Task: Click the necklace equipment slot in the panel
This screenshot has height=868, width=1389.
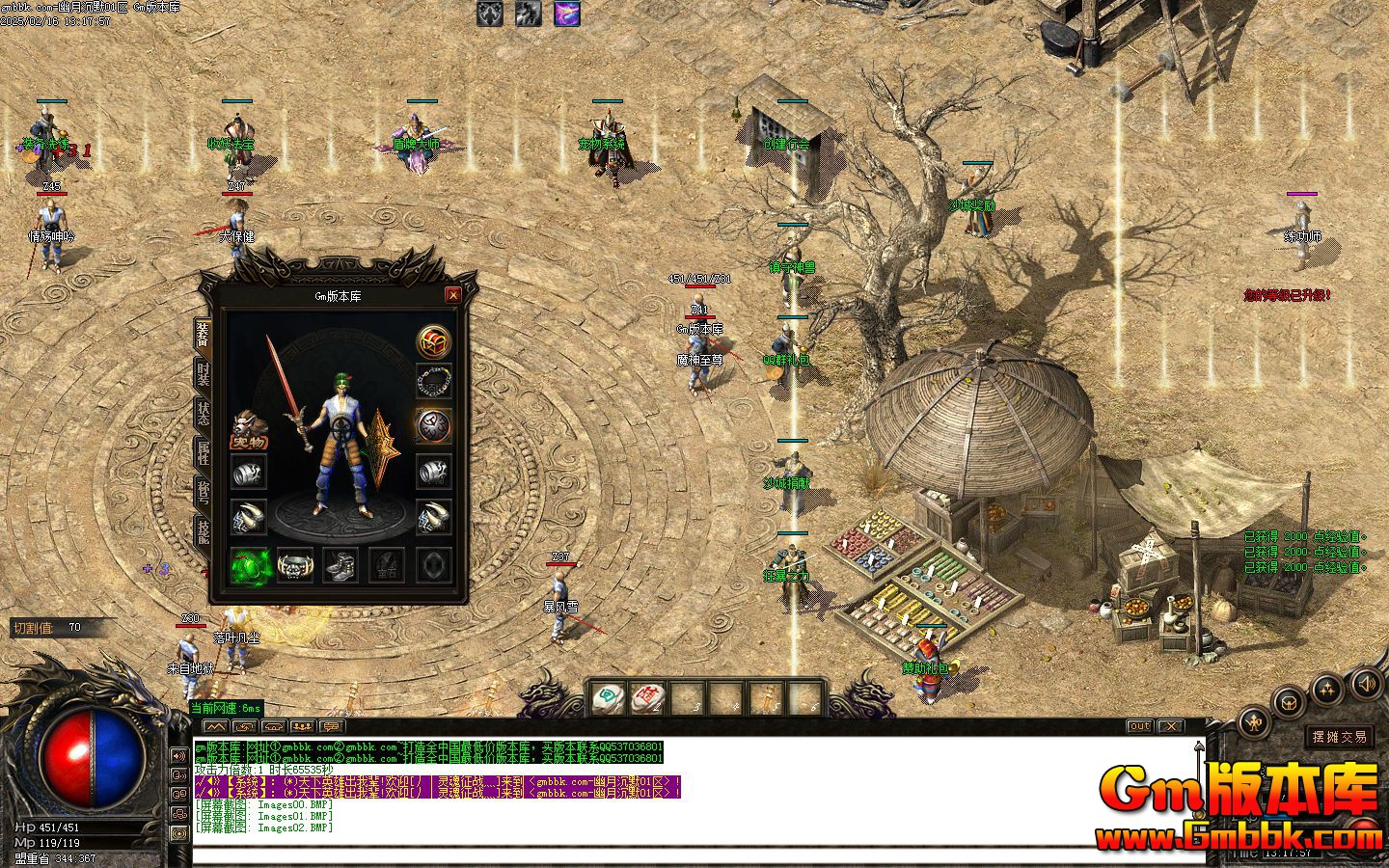Action: (x=434, y=382)
